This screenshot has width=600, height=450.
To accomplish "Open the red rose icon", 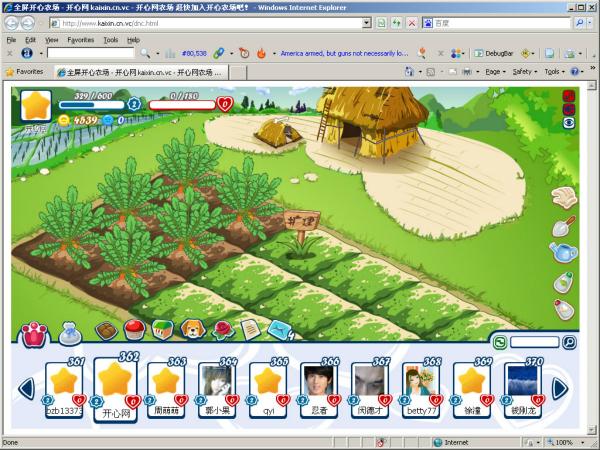I will 222,328.
